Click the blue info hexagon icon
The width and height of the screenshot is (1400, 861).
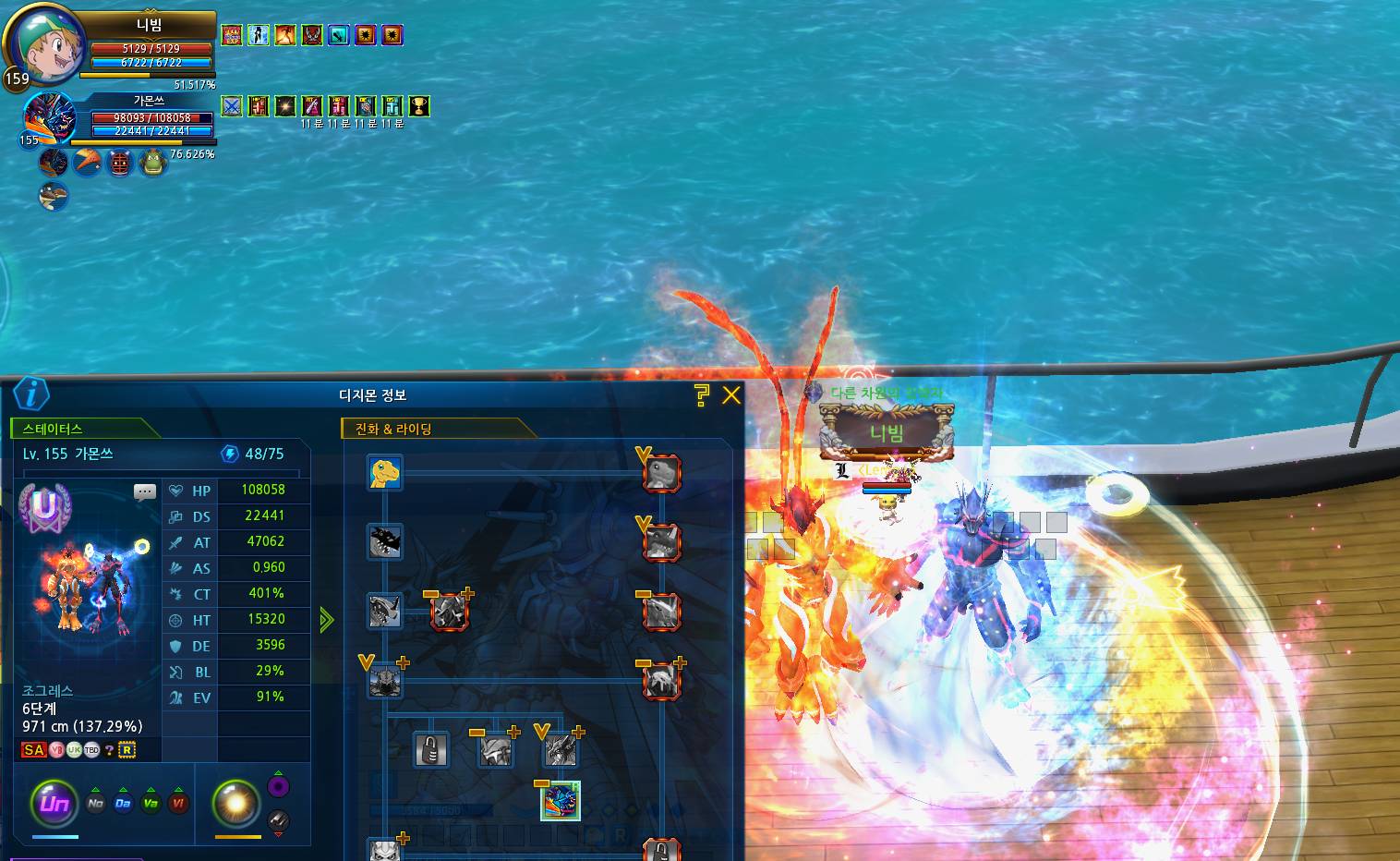coord(31,394)
